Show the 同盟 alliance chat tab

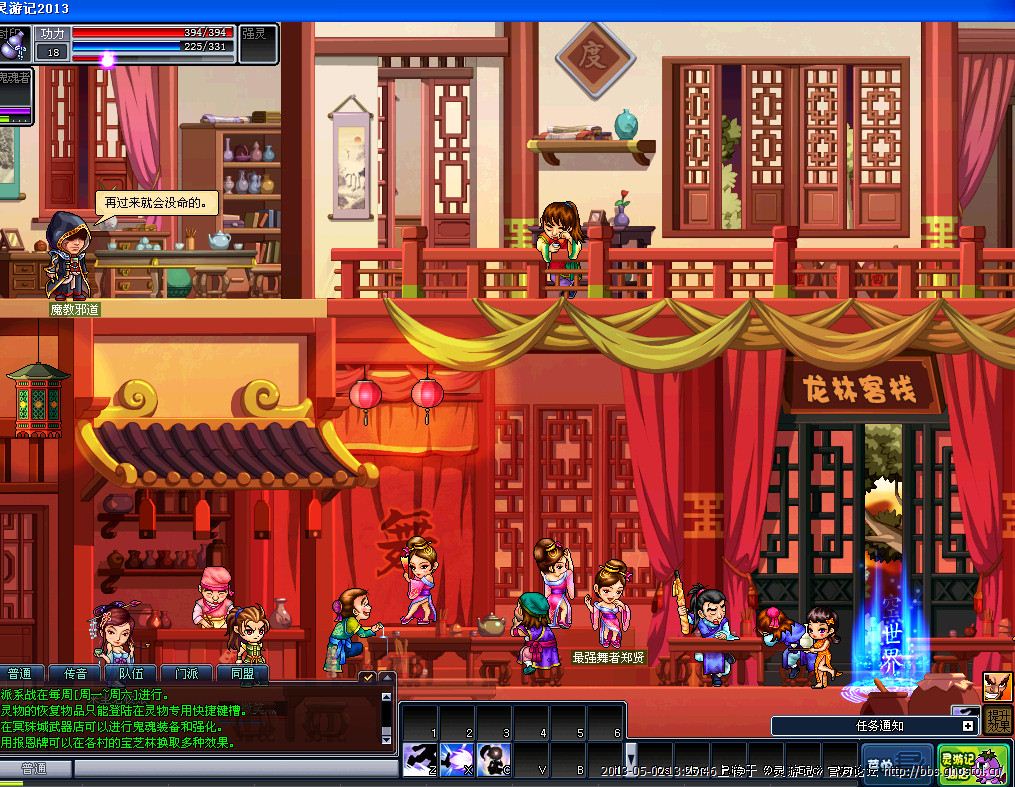tap(244, 674)
